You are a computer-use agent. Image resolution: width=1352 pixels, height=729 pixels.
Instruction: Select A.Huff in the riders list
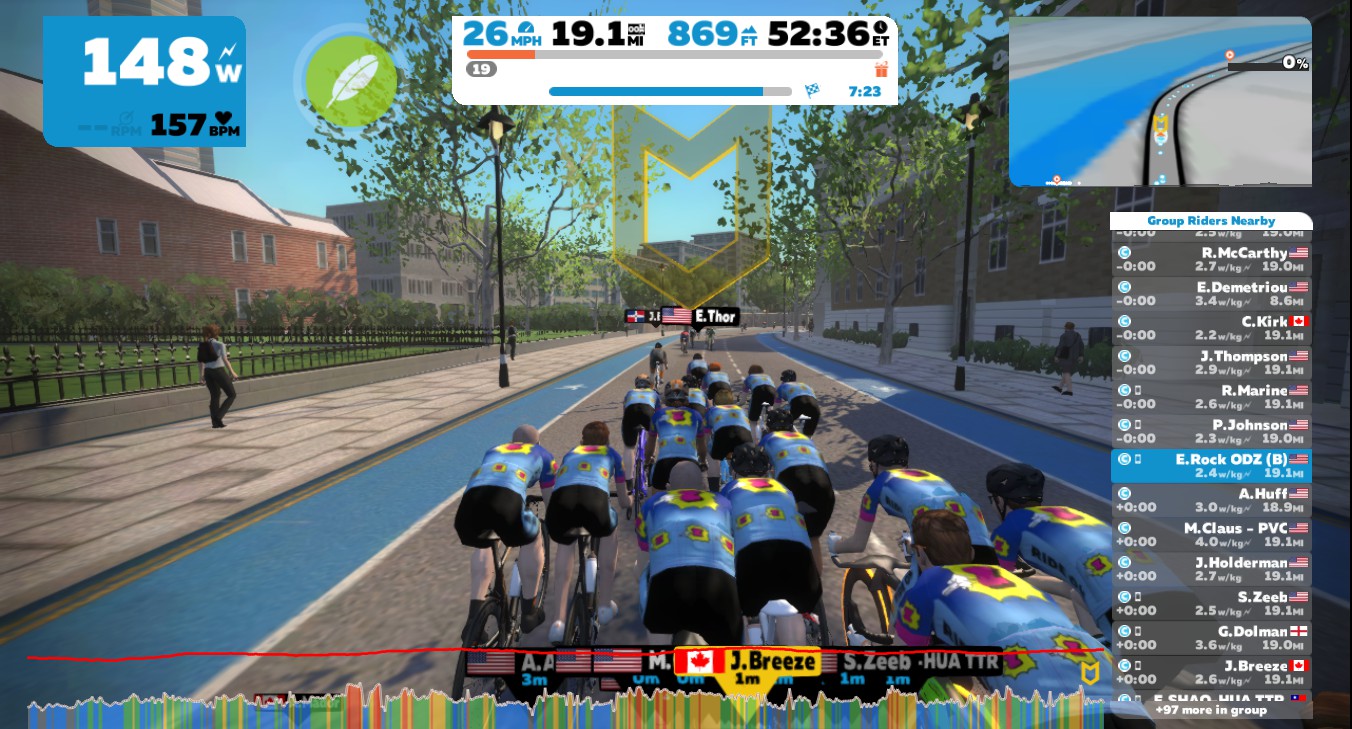pyautogui.click(x=1211, y=500)
